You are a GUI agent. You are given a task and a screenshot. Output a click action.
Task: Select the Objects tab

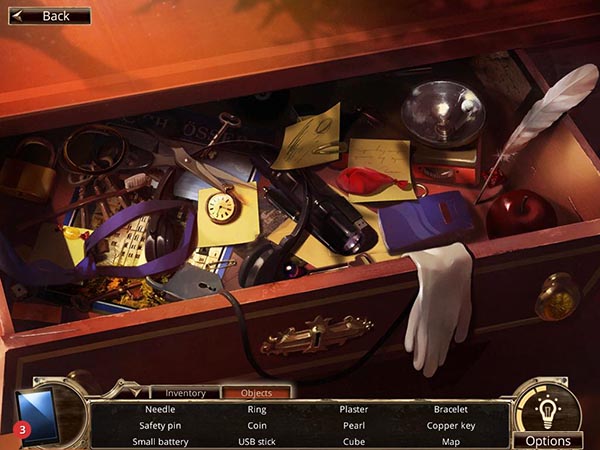256,393
